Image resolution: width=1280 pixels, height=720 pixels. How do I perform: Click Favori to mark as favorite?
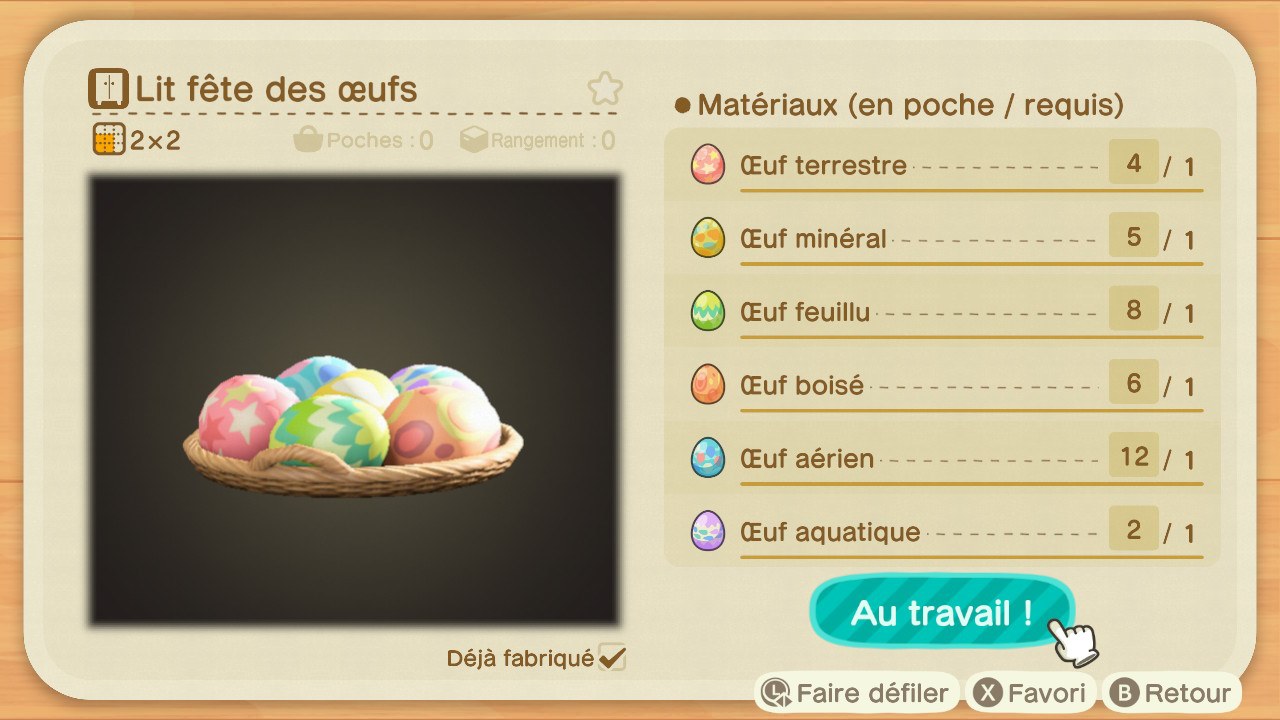(1030, 691)
